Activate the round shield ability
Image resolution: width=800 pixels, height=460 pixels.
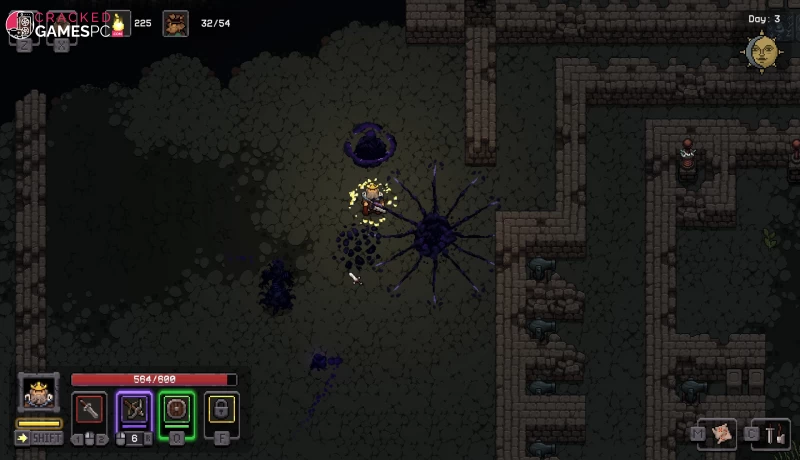tap(177, 410)
